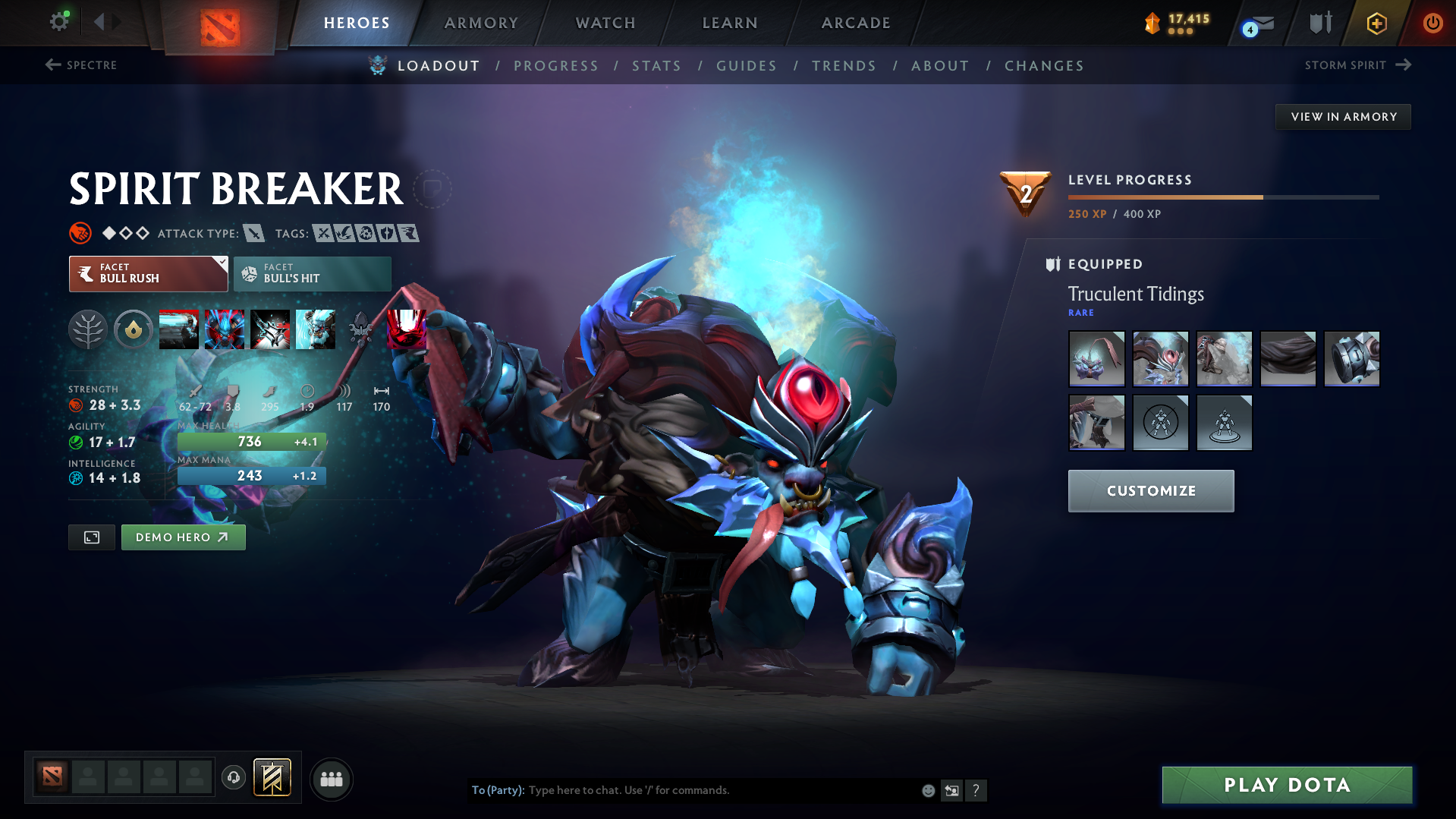Open the Arcade tab
The image size is (1456, 819).
coord(856,23)
